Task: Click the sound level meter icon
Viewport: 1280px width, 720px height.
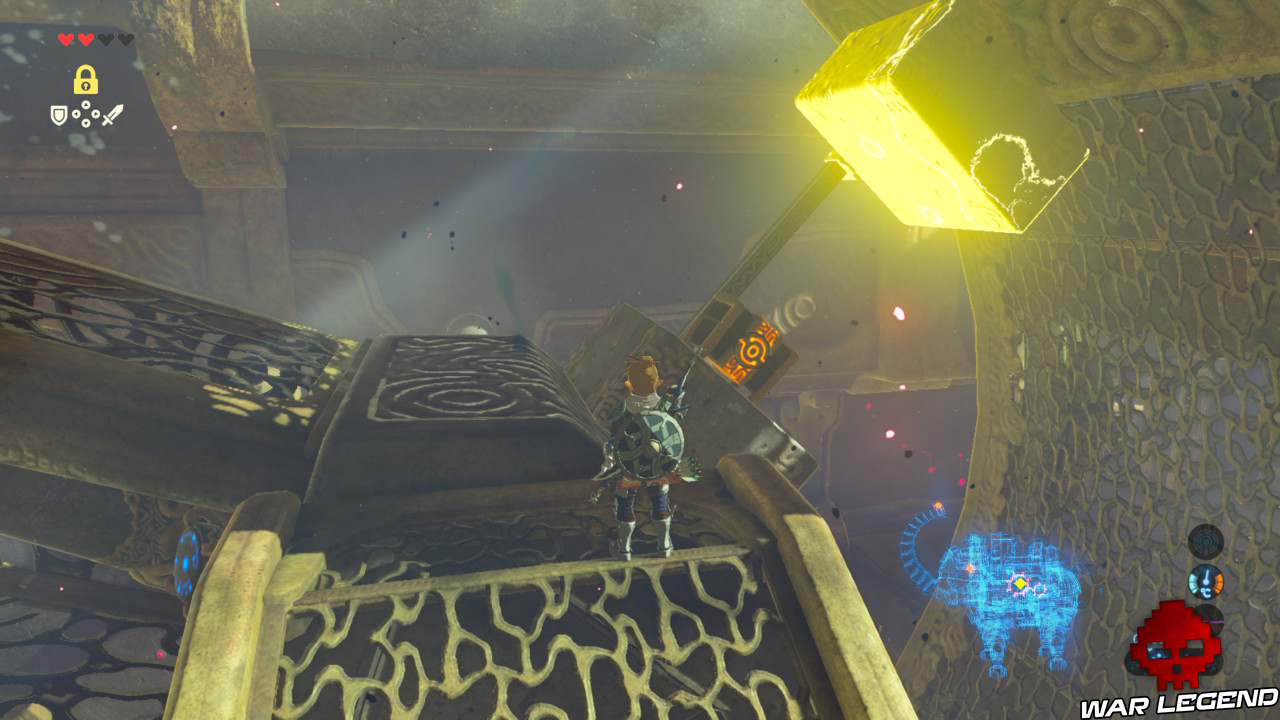Action: [x=1207, y=619]
